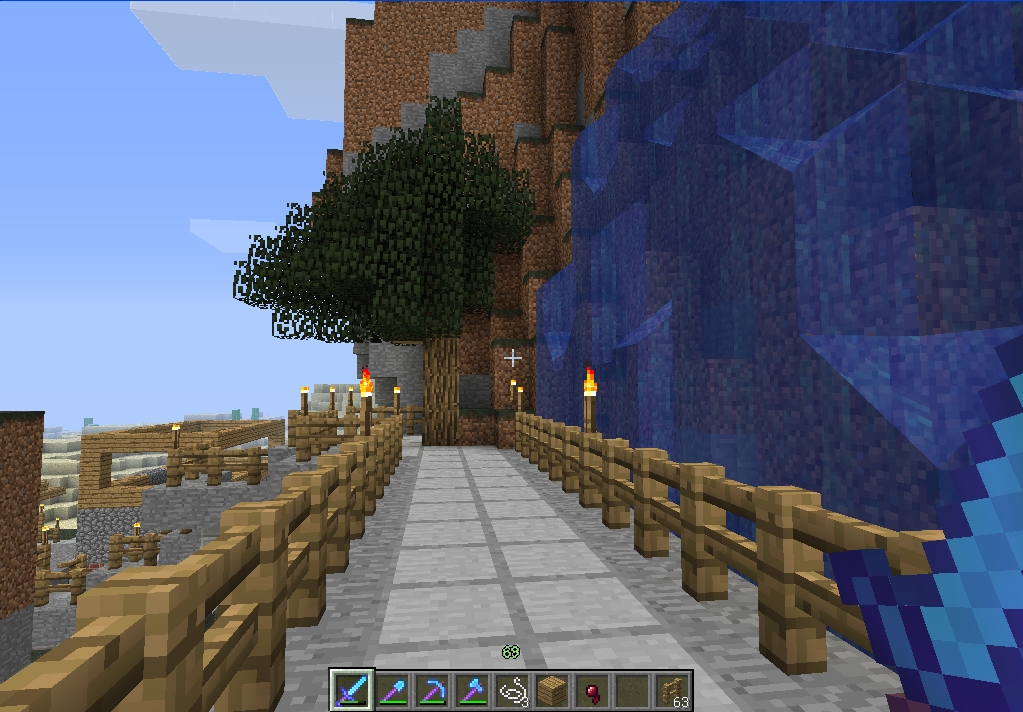This screenshot has width=1023, height=712.
Task: Choose the diamond shovel in the hotbar
Action: pos(392,690)
